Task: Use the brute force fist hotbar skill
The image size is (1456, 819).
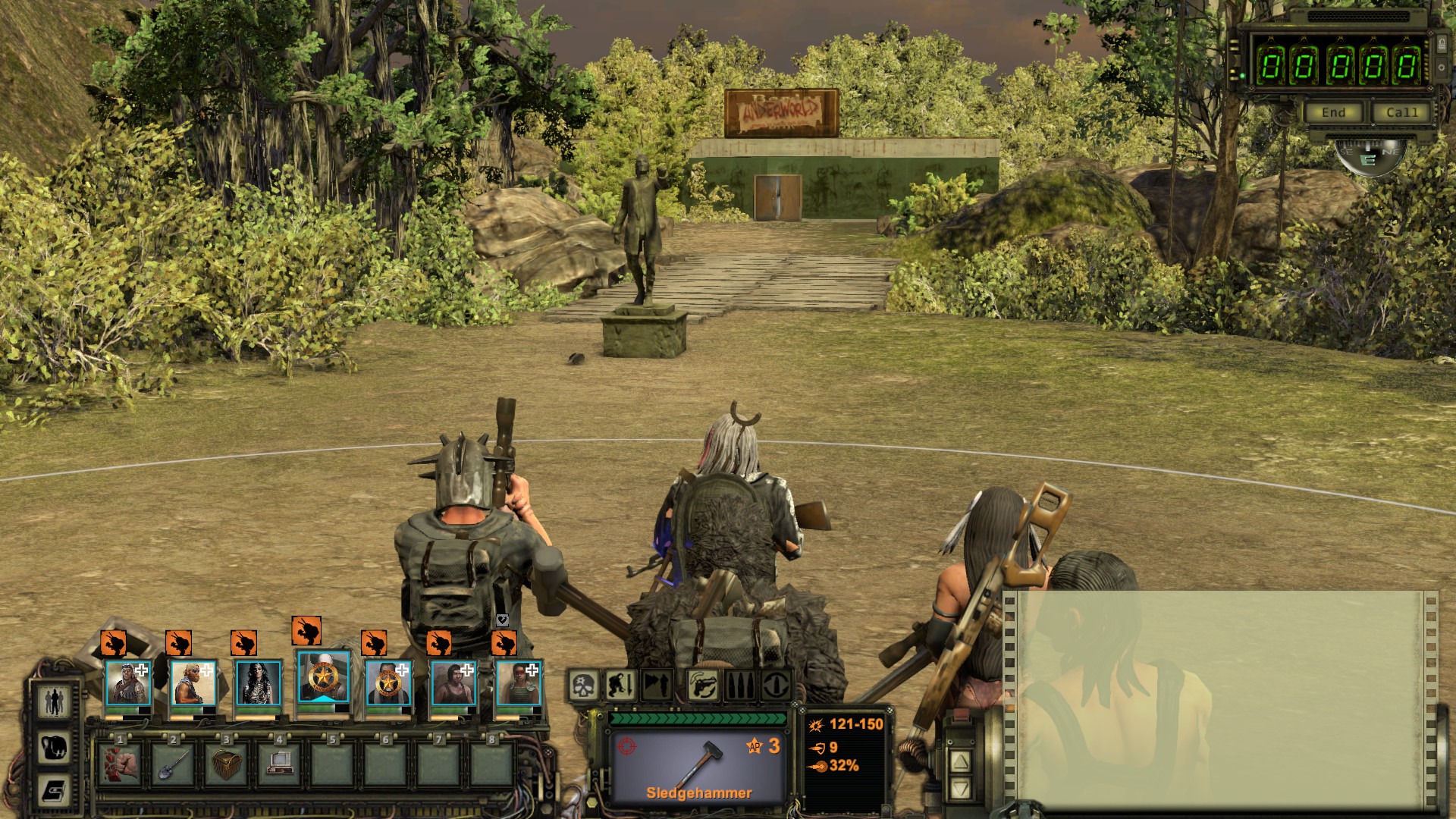Action: 121,763
